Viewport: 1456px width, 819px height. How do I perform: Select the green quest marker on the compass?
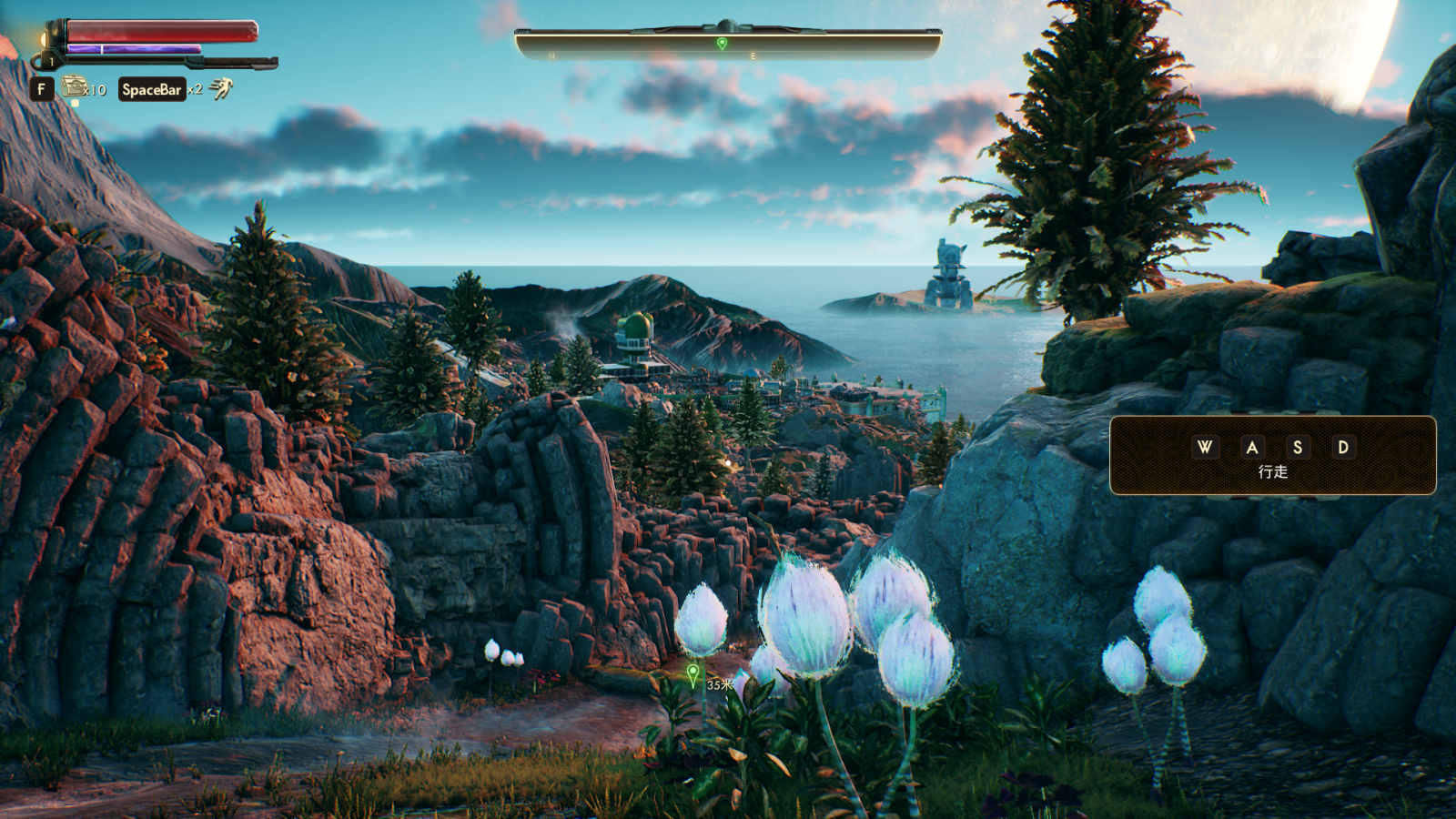[x=722, y=43]
